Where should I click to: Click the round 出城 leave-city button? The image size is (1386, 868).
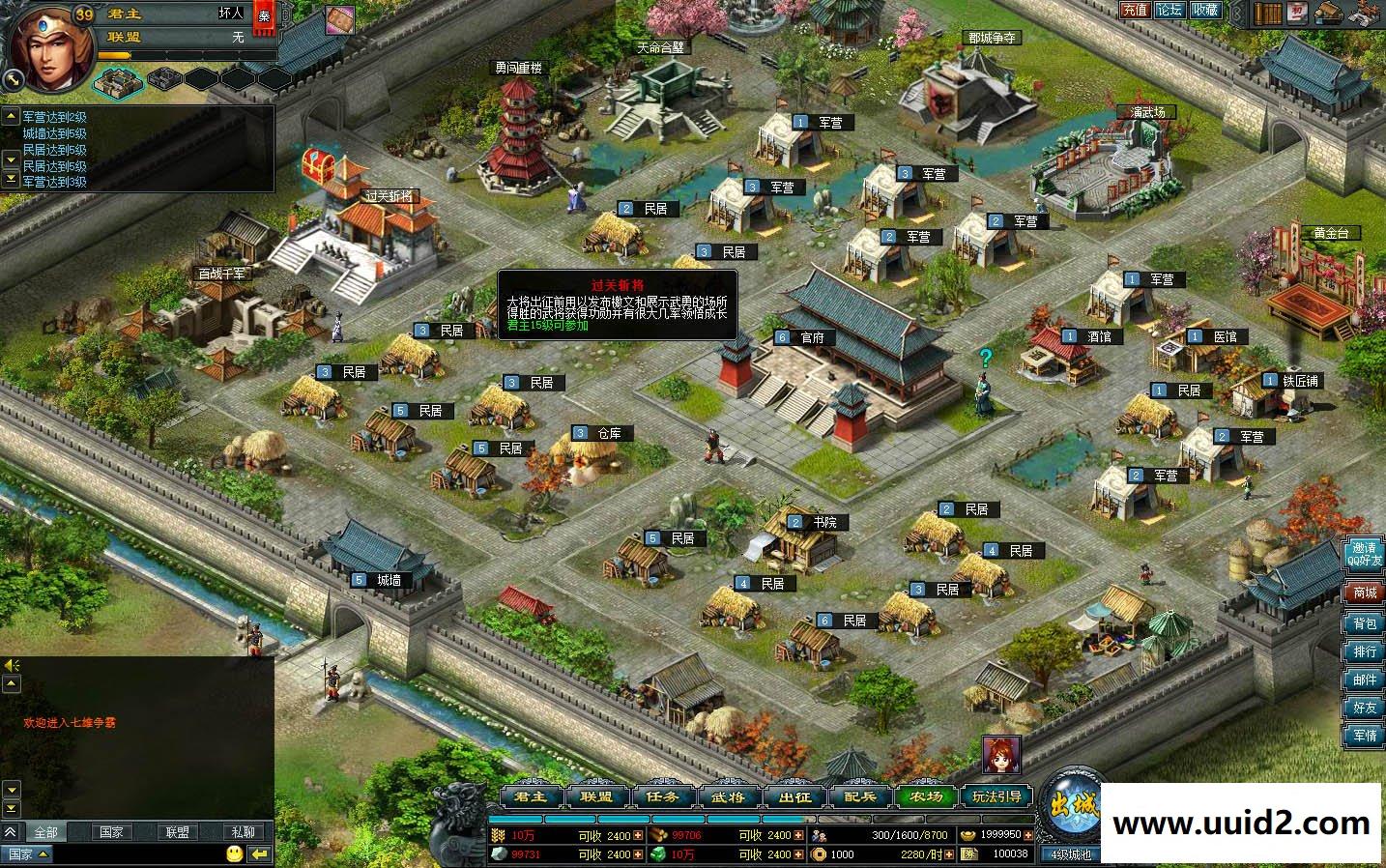click(x=1075, y=804)
